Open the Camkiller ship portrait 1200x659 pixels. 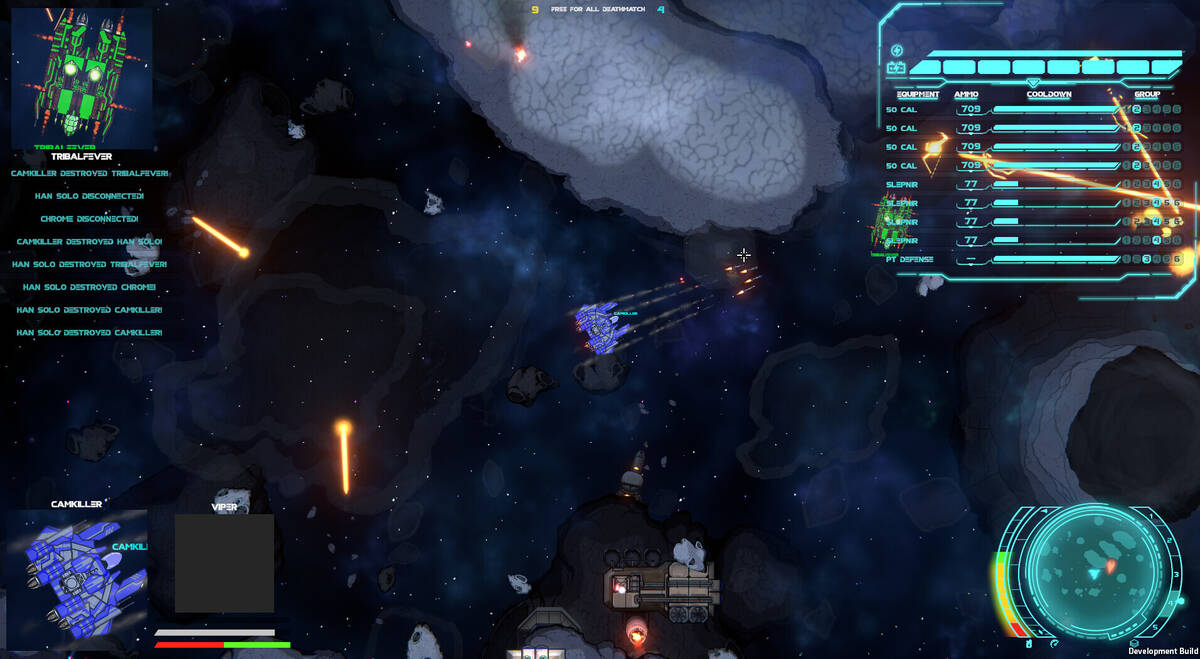tap(77, 565)
